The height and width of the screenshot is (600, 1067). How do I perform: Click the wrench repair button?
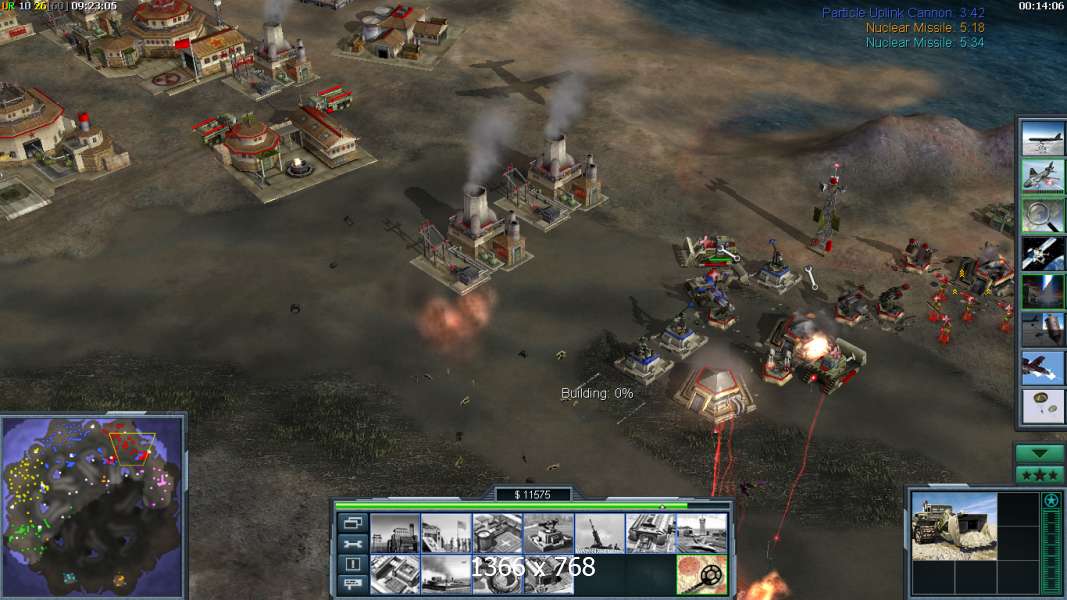point(353,544)
